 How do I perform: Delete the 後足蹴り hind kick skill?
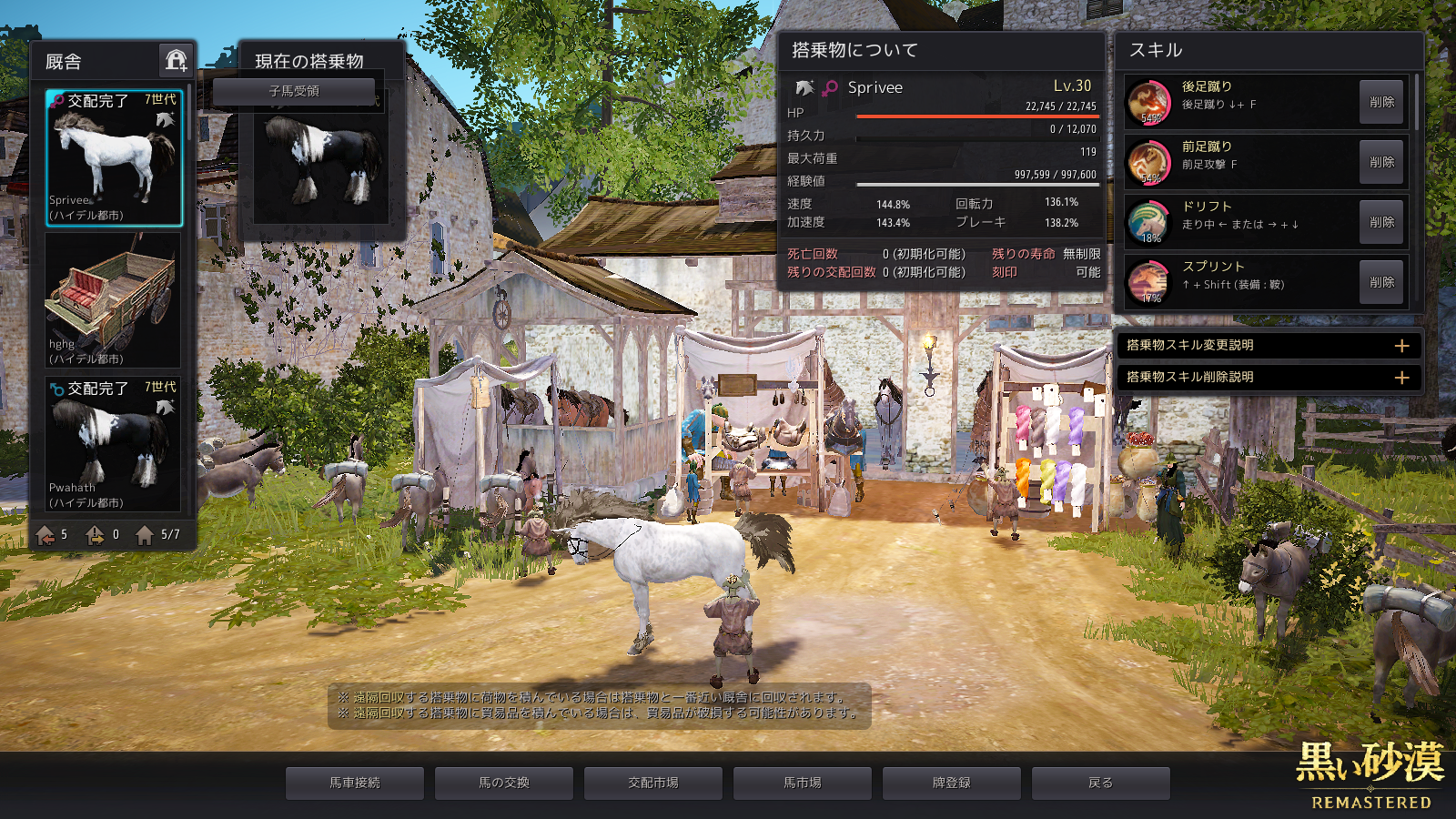[1381, 102]
